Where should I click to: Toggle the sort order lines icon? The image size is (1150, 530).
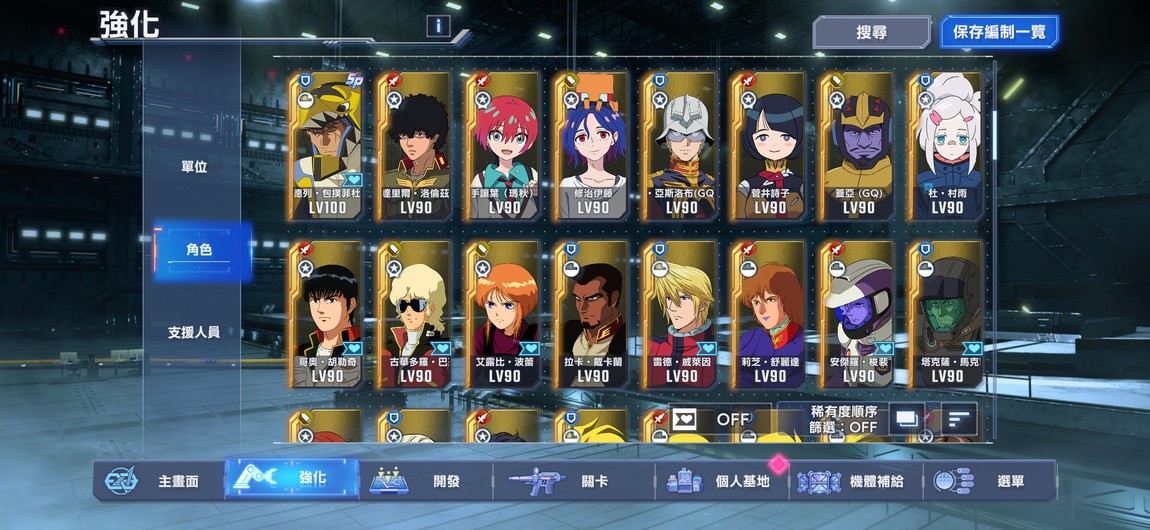coord(959,419)
